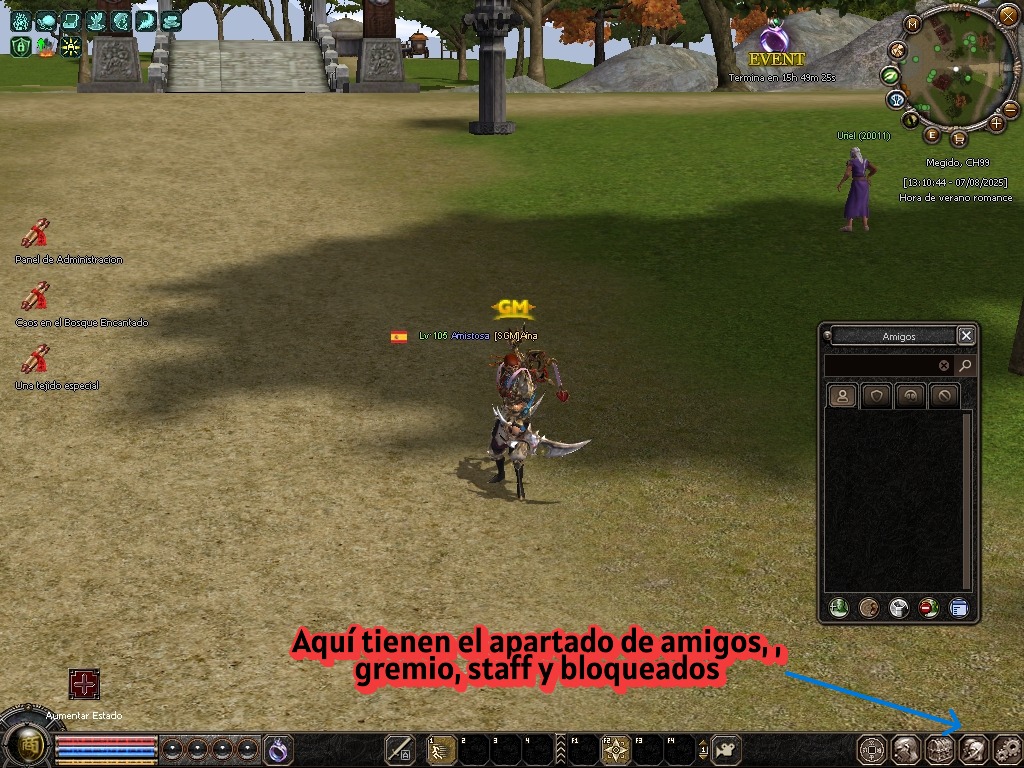The image size is (1024, 768).
Task: Open the treasure chest inventory button
Action: coord(940,749)
